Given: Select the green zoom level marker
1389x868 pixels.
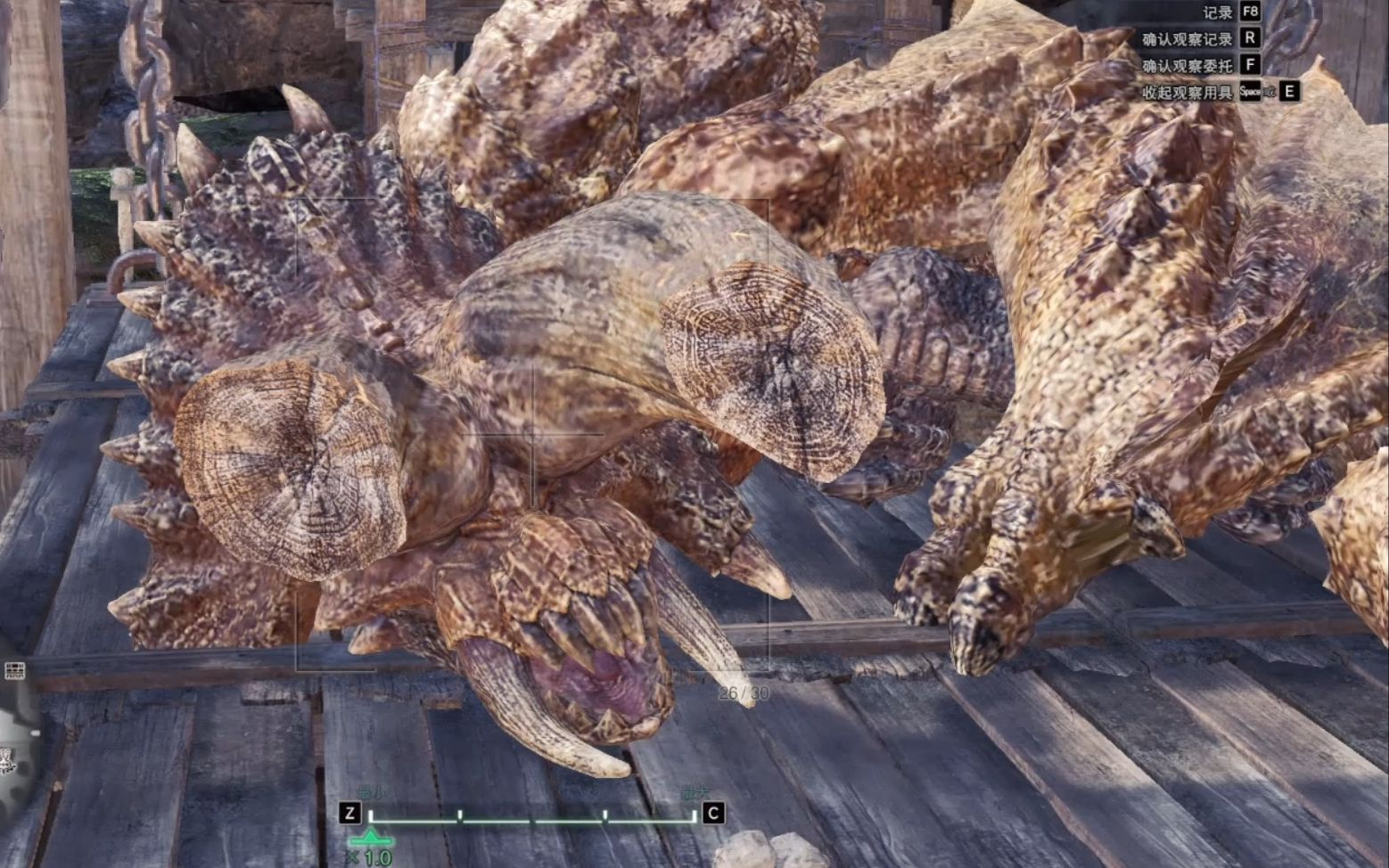Looking at the screenshot, I should 371,837.
